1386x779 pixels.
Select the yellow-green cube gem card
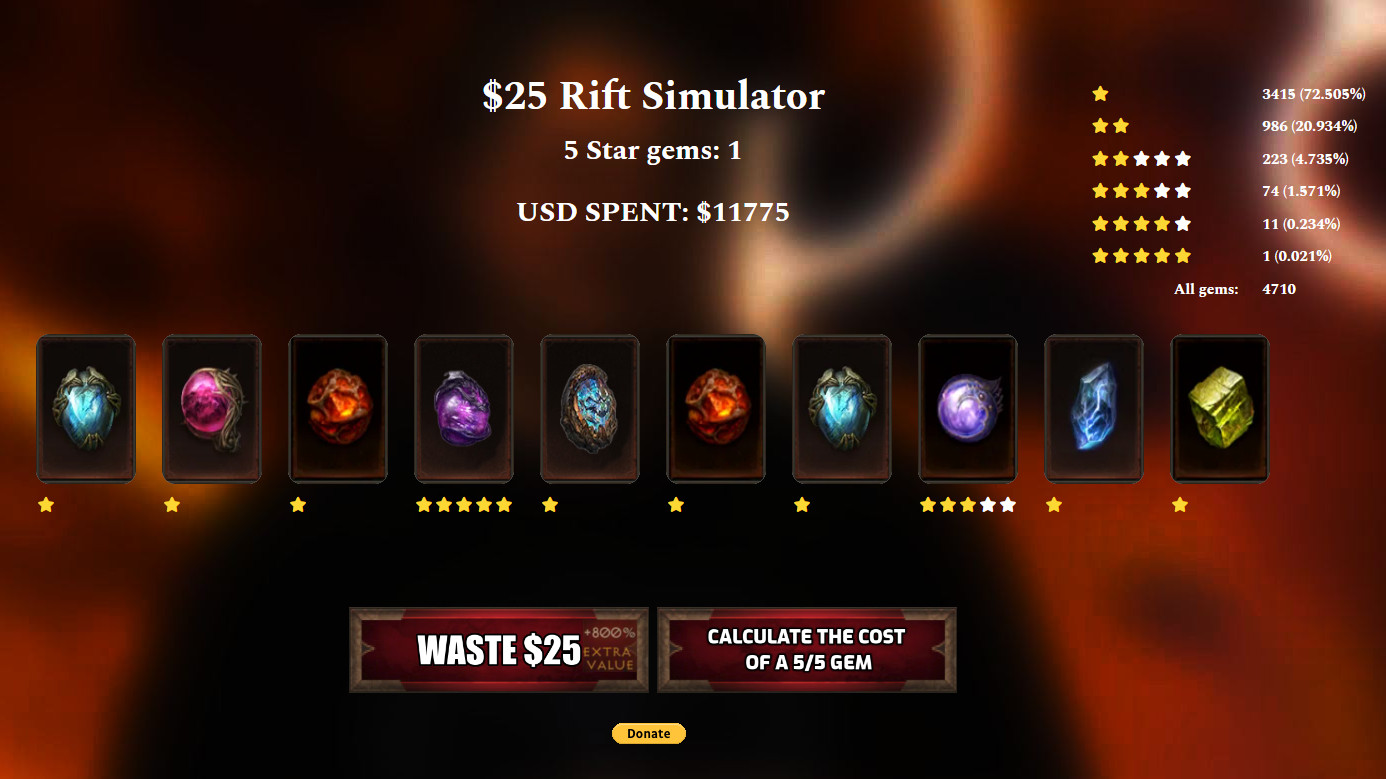tap(1220, 408)
